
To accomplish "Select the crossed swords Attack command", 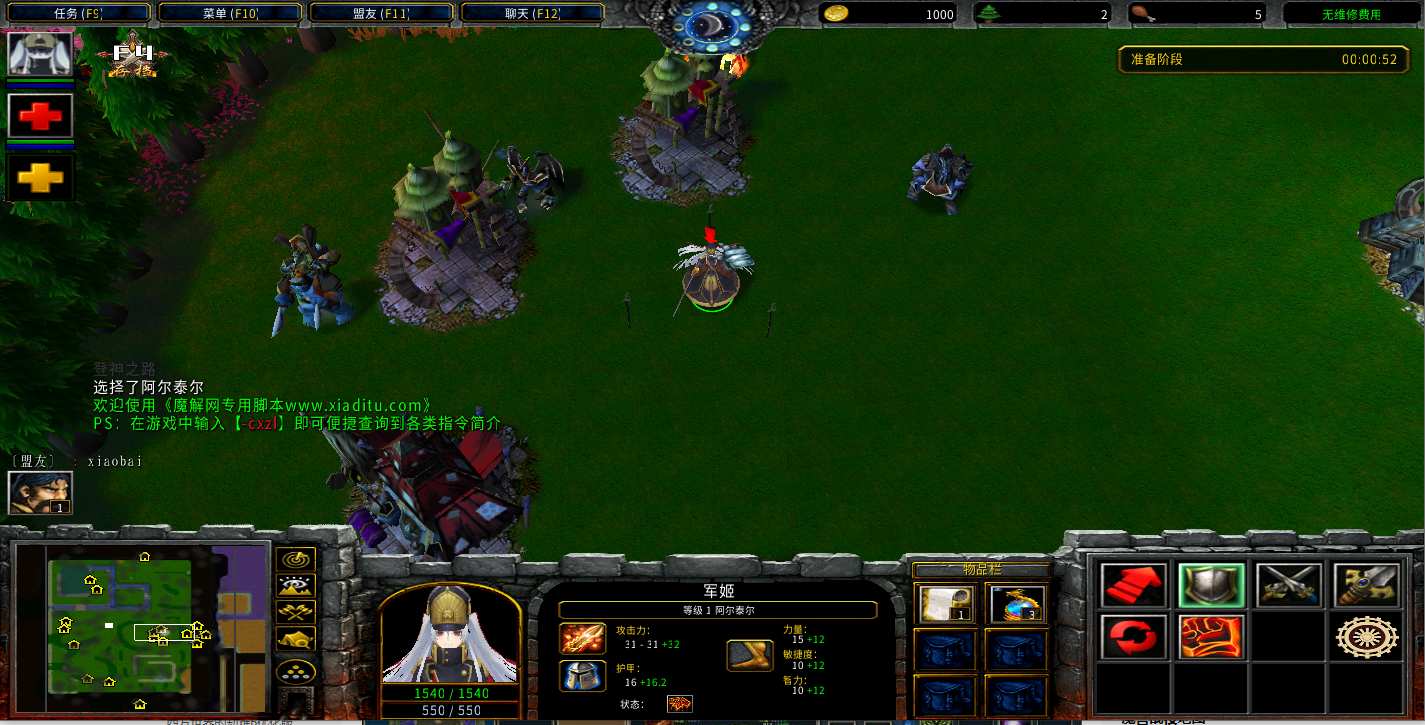I will point(1289,585).
